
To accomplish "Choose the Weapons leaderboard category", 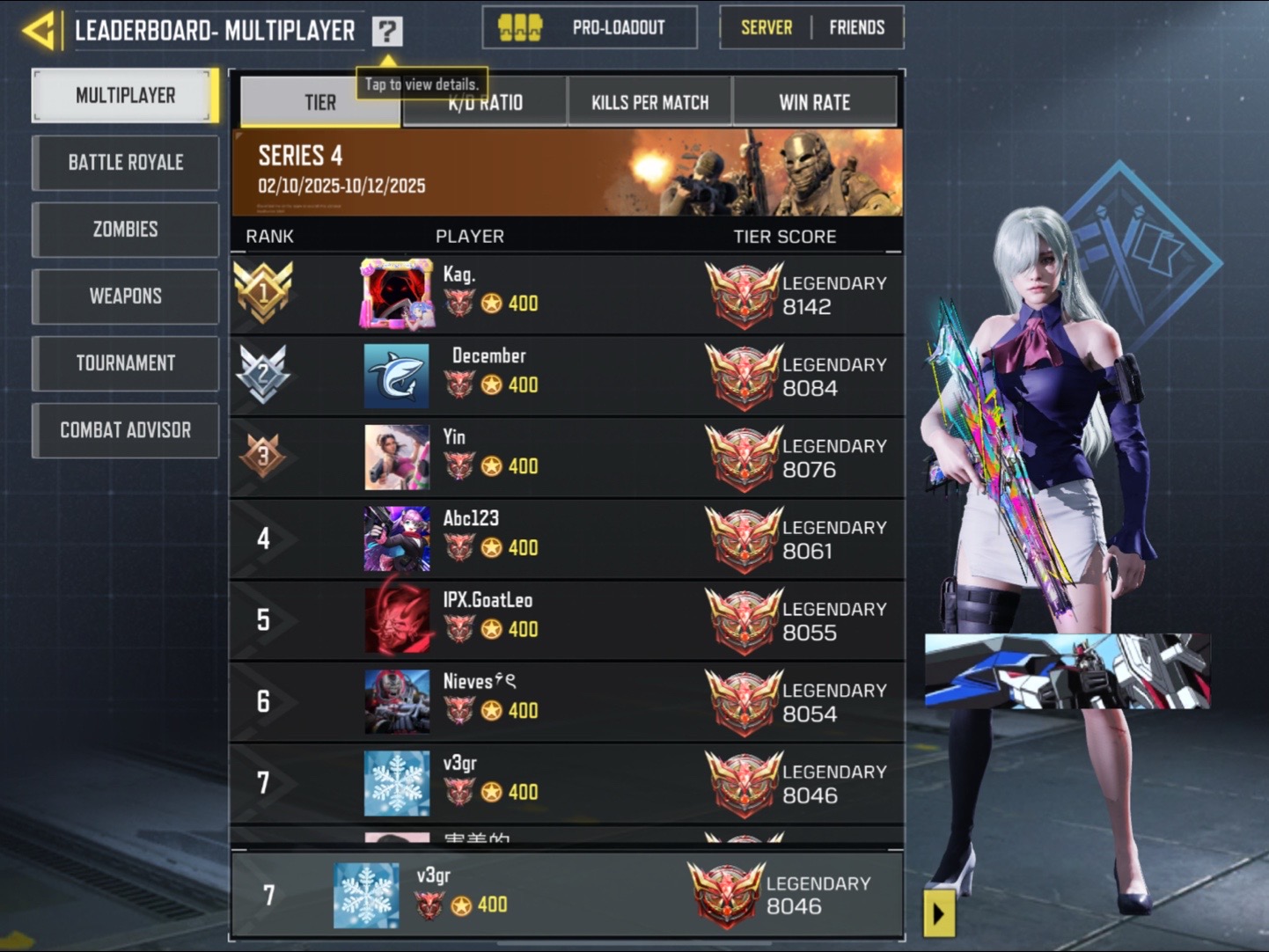I will click(x=126, y=297).
